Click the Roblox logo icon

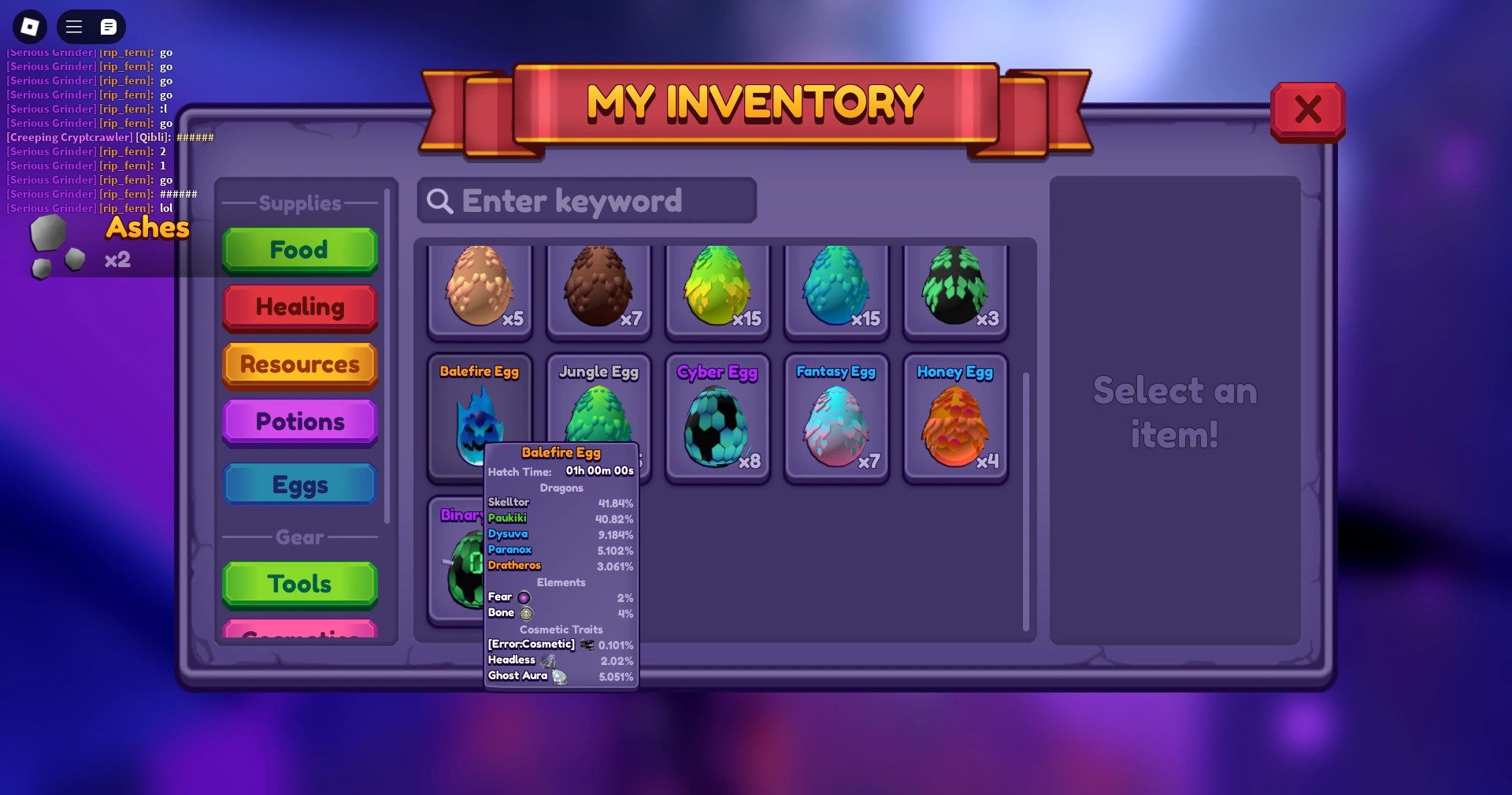coord(29,26)
